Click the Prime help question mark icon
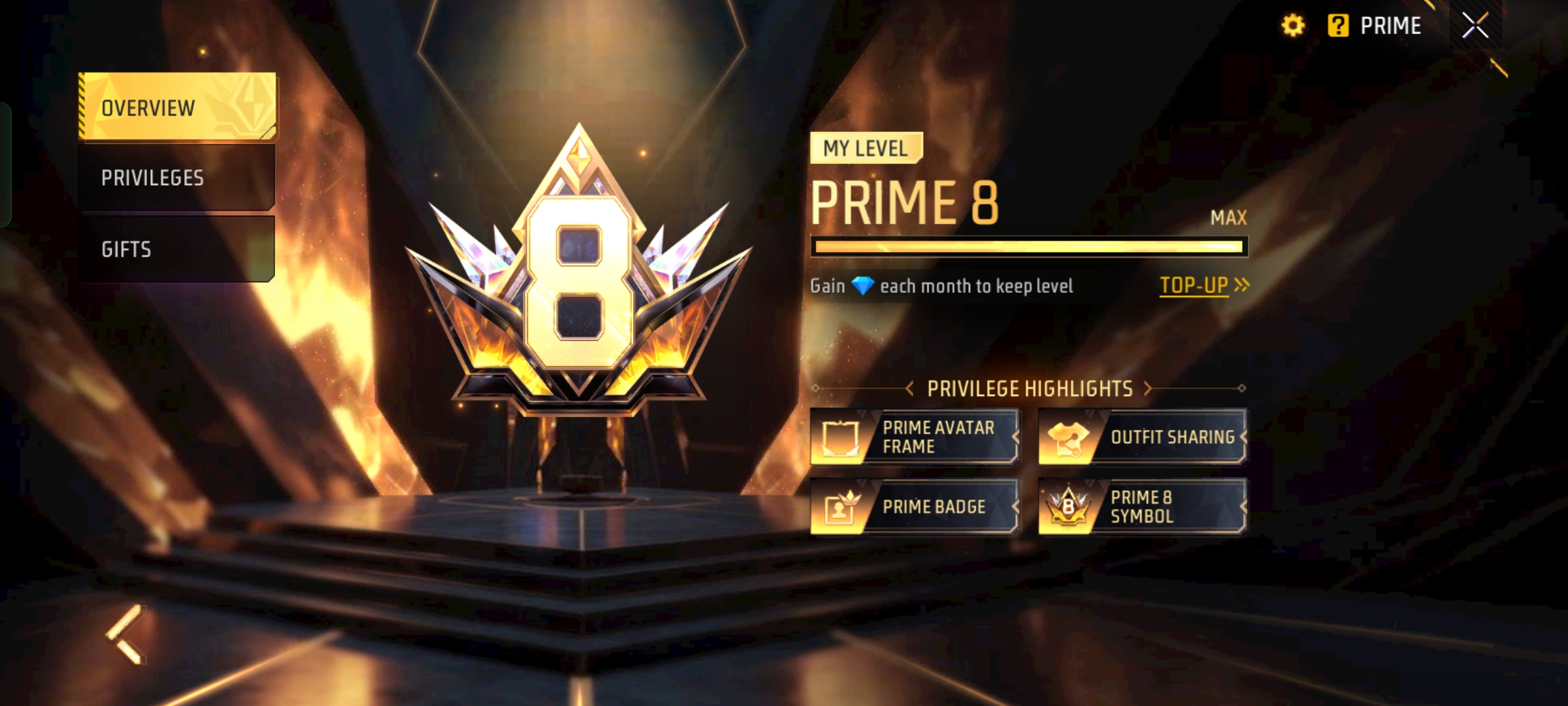This screenshot has height=706, width=1568. pyautogui.click(x=1339, y=25)
